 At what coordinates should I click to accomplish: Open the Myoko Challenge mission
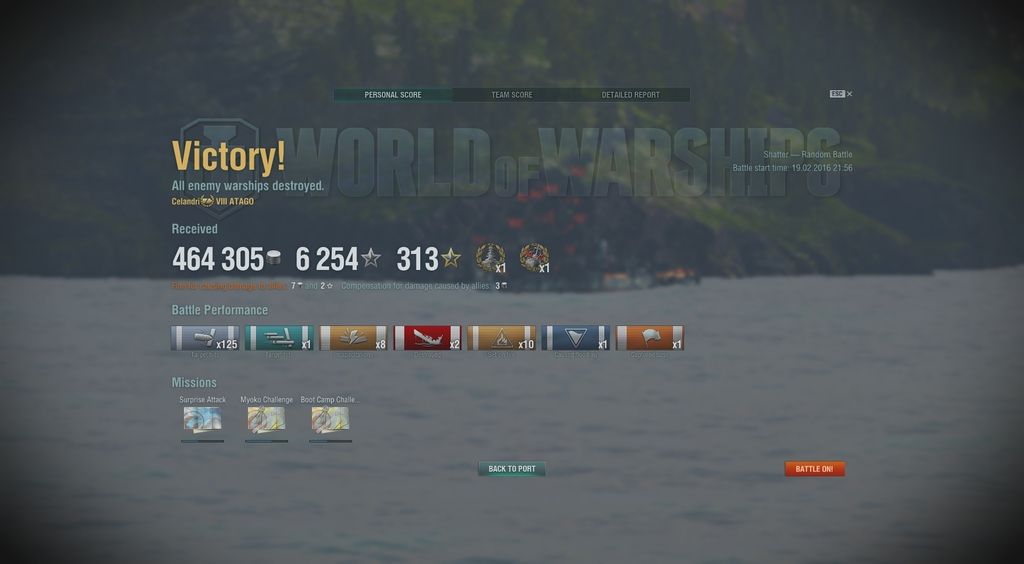(266, 419)
